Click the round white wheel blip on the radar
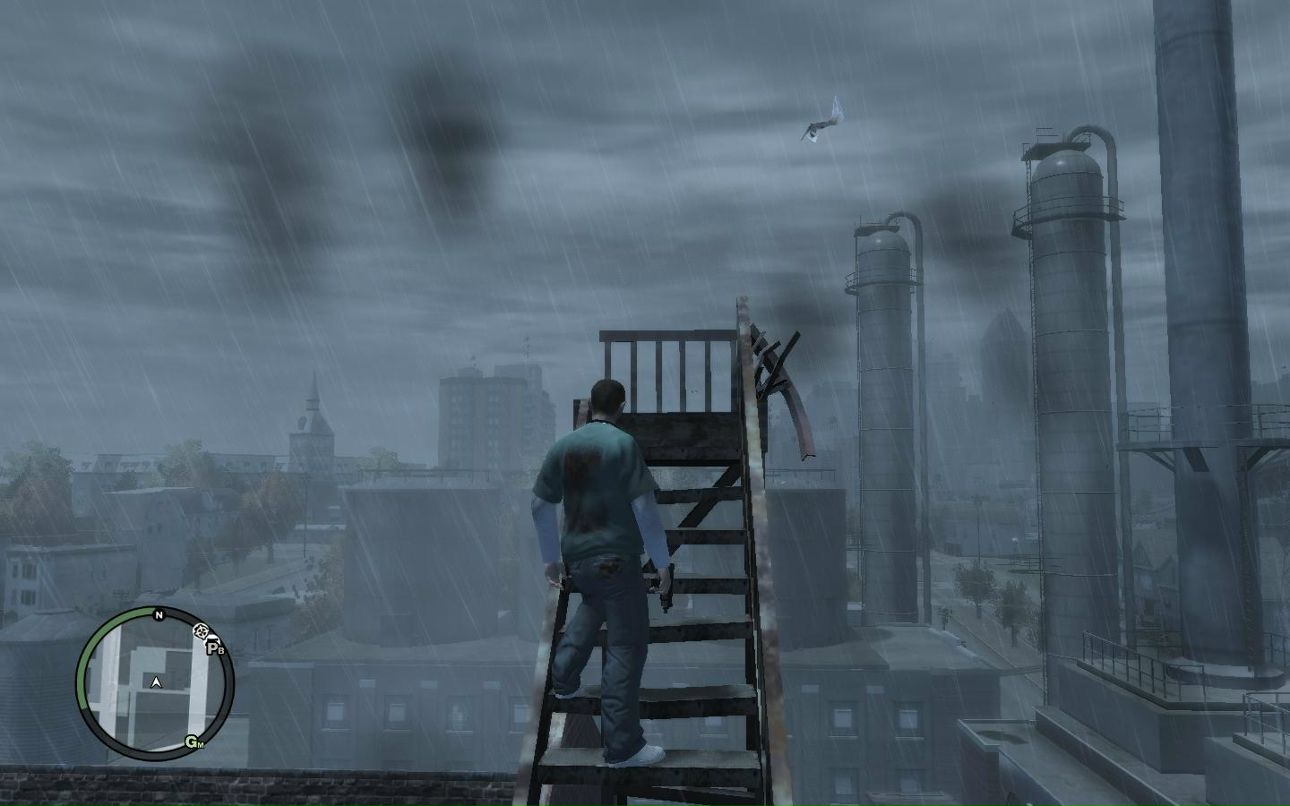Image resolution: width=1290 pixels, height=806 pixels. coord(201,631)
